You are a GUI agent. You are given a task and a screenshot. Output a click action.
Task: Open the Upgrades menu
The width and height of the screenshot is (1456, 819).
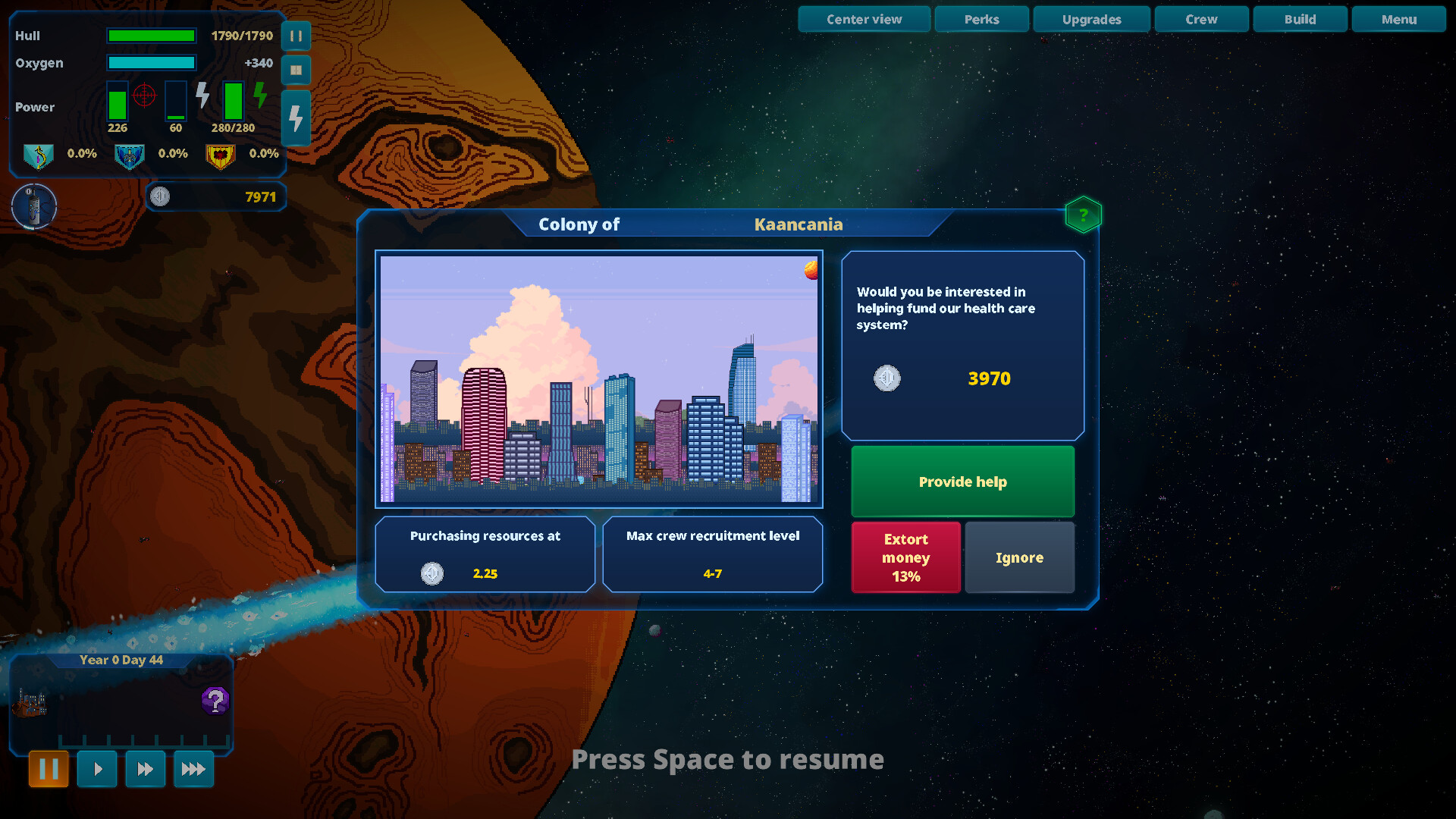click(1091, 19)
